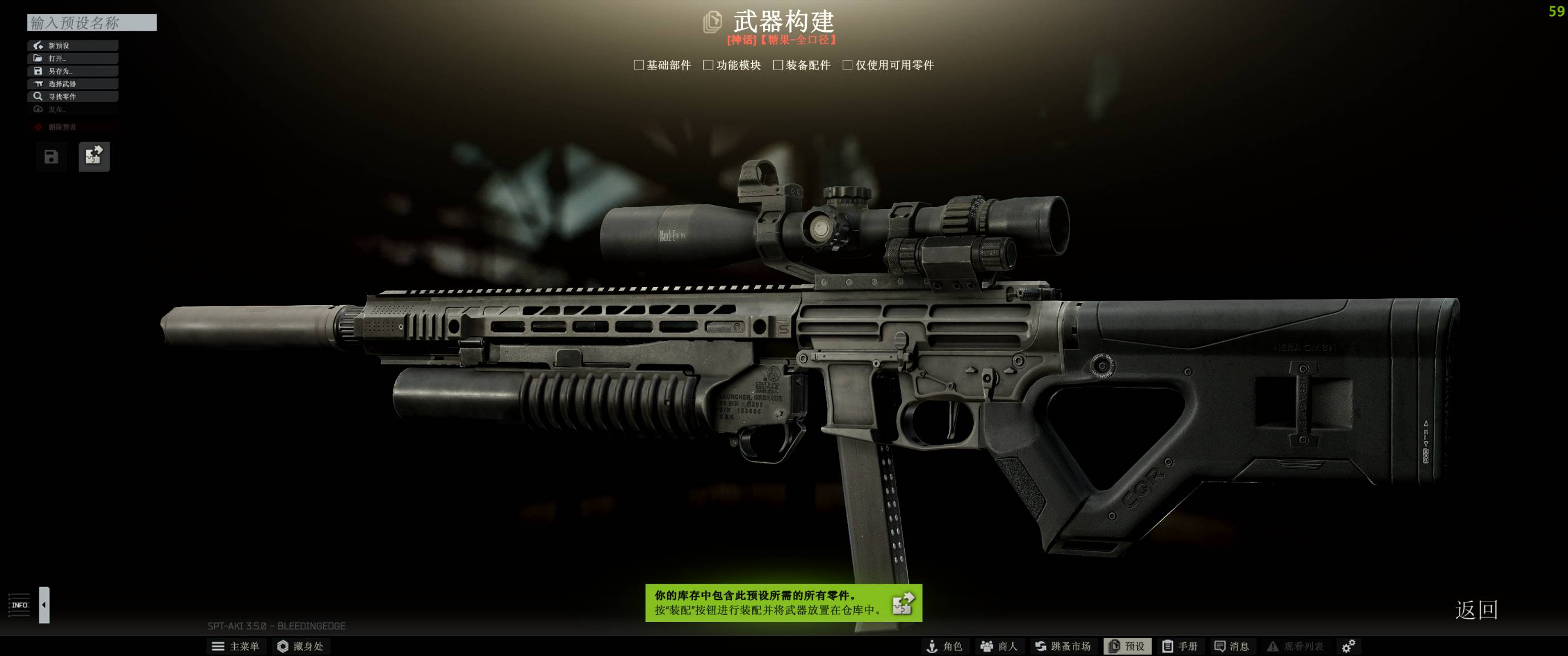
Task: Toggle the gear mods checkbox (装备配件)
Action: (777, 65)
